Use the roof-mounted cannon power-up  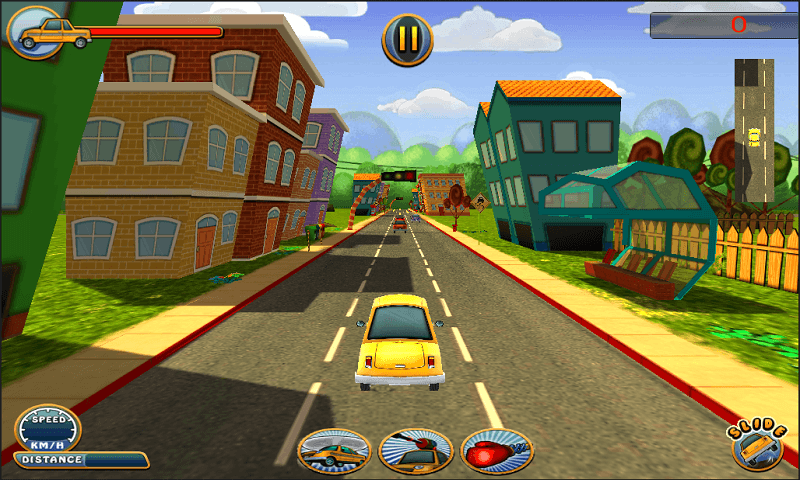coord(415,451)
